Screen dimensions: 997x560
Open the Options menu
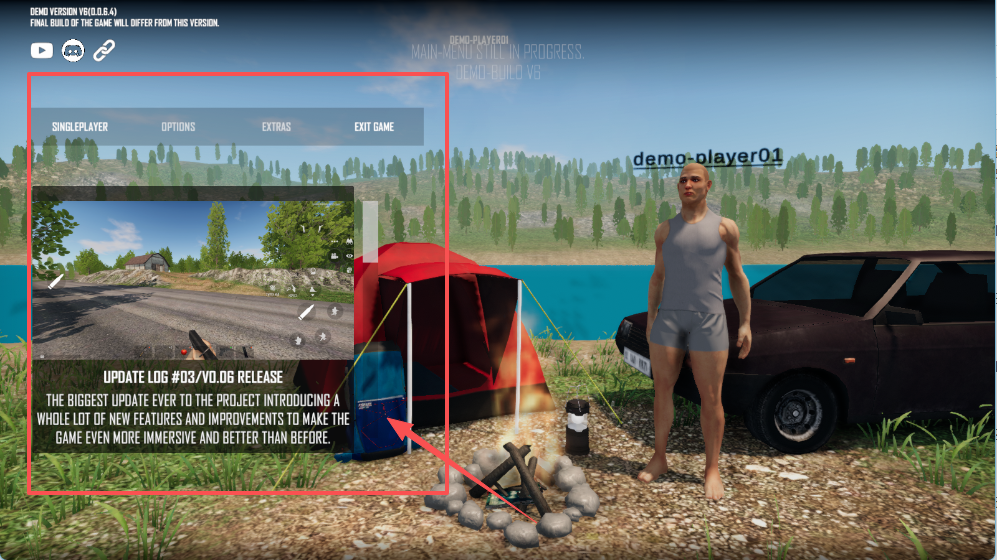pos(178,127)
